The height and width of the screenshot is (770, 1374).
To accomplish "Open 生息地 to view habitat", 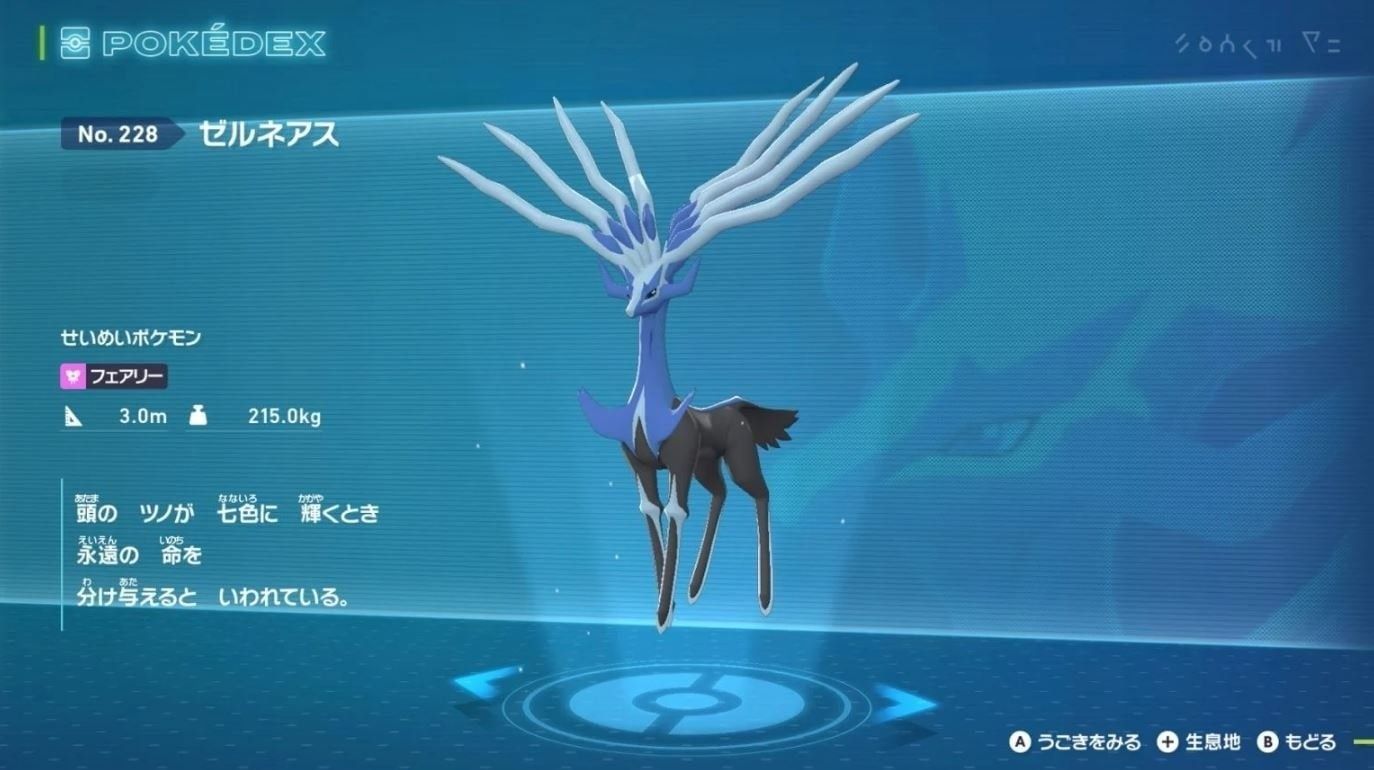I will 1215,744.
